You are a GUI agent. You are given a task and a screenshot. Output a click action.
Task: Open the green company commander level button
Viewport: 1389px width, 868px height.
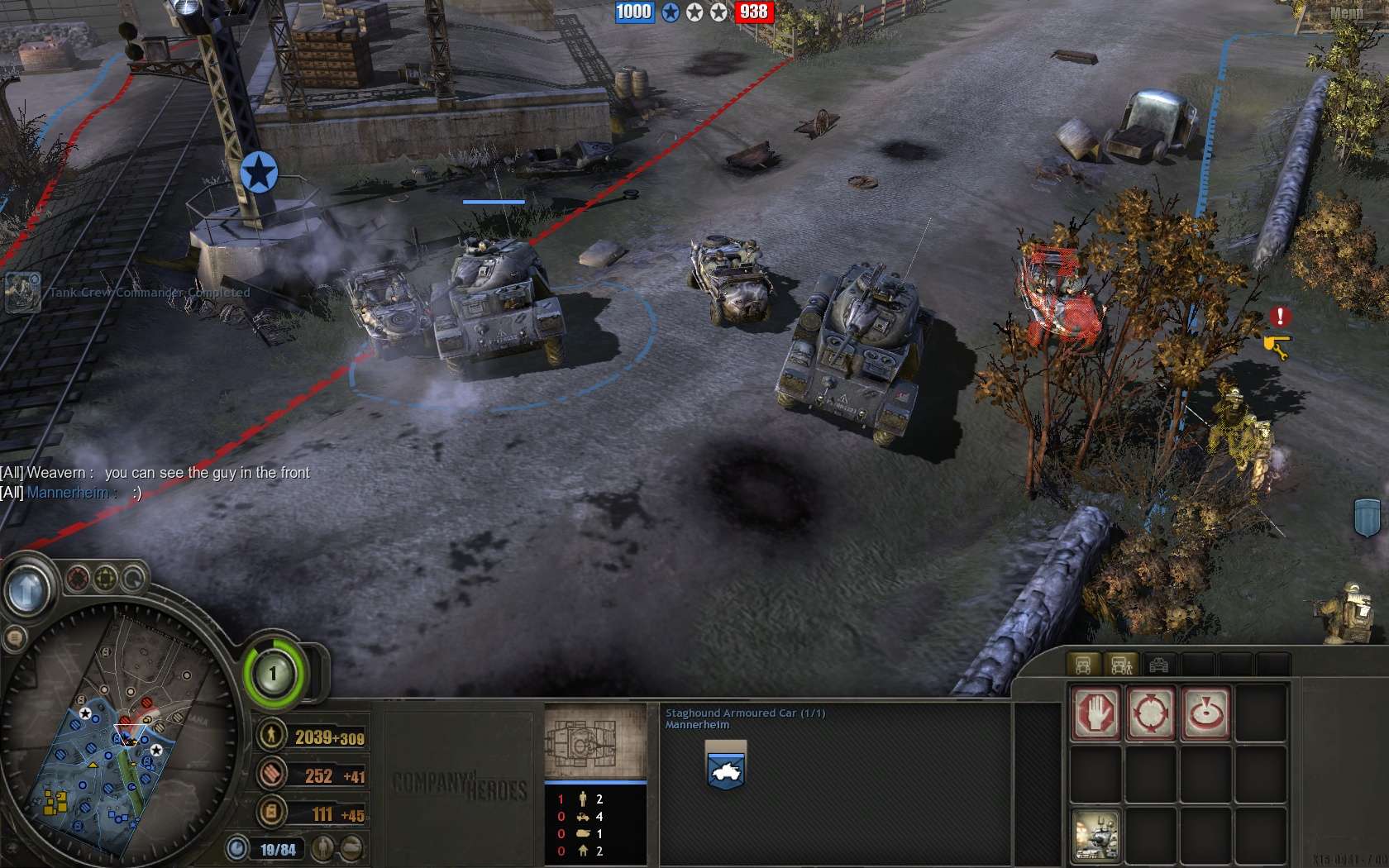click(x=274, y=673)
